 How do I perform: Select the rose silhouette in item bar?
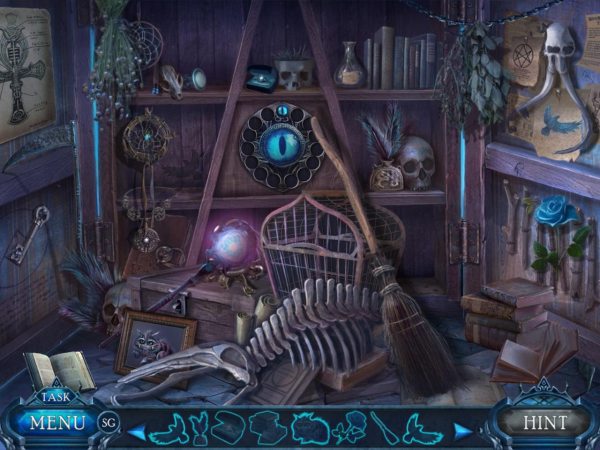click(x=352, y=429)
